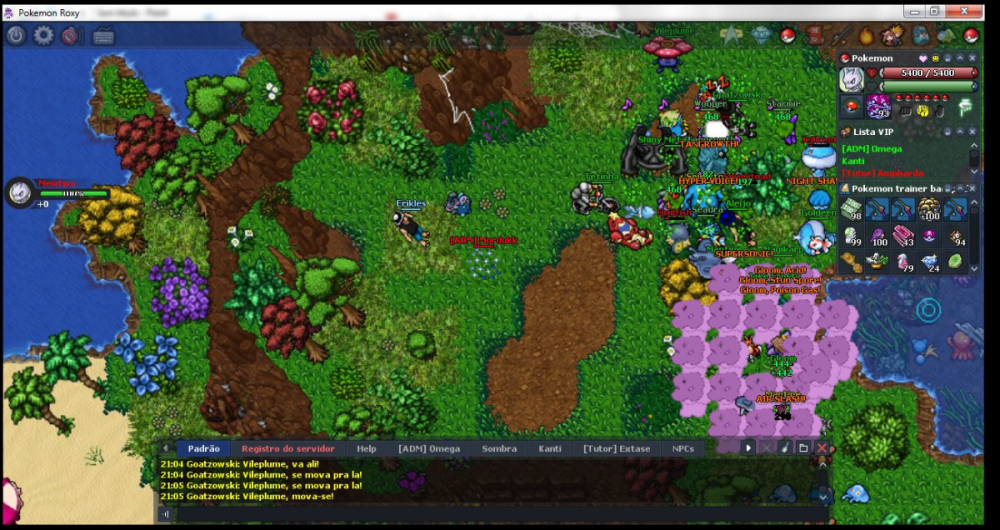The height and width of the screenshot is (530, 1000).
Task: Select [ADM] Omega in the VIP list
Action: click(x=872, y=149)
